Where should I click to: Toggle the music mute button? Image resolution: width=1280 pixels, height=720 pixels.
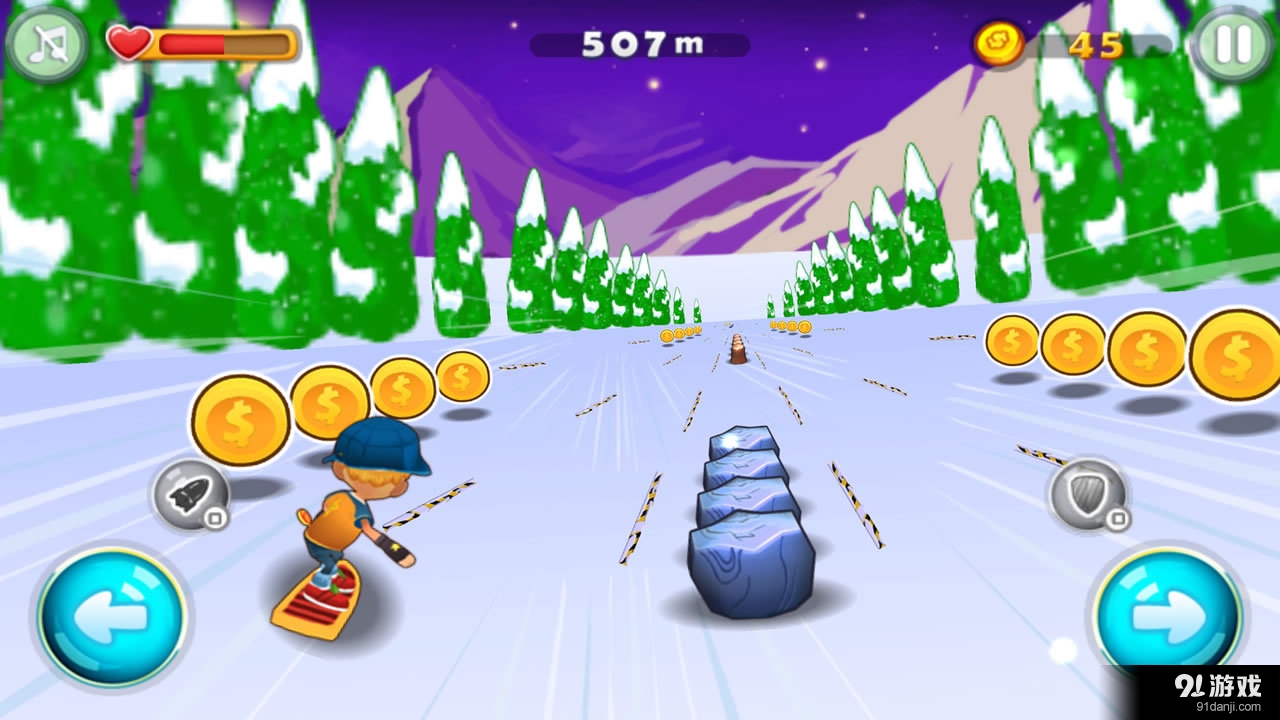[46, 44]
